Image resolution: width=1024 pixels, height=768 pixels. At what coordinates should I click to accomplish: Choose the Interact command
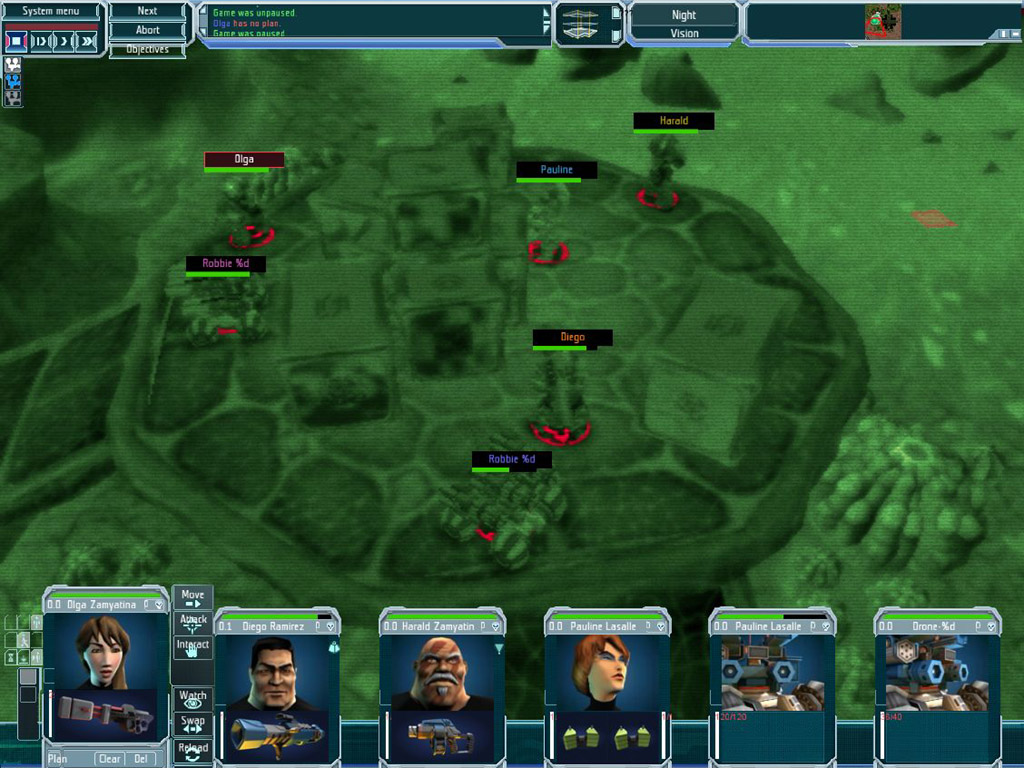(193, 647)
